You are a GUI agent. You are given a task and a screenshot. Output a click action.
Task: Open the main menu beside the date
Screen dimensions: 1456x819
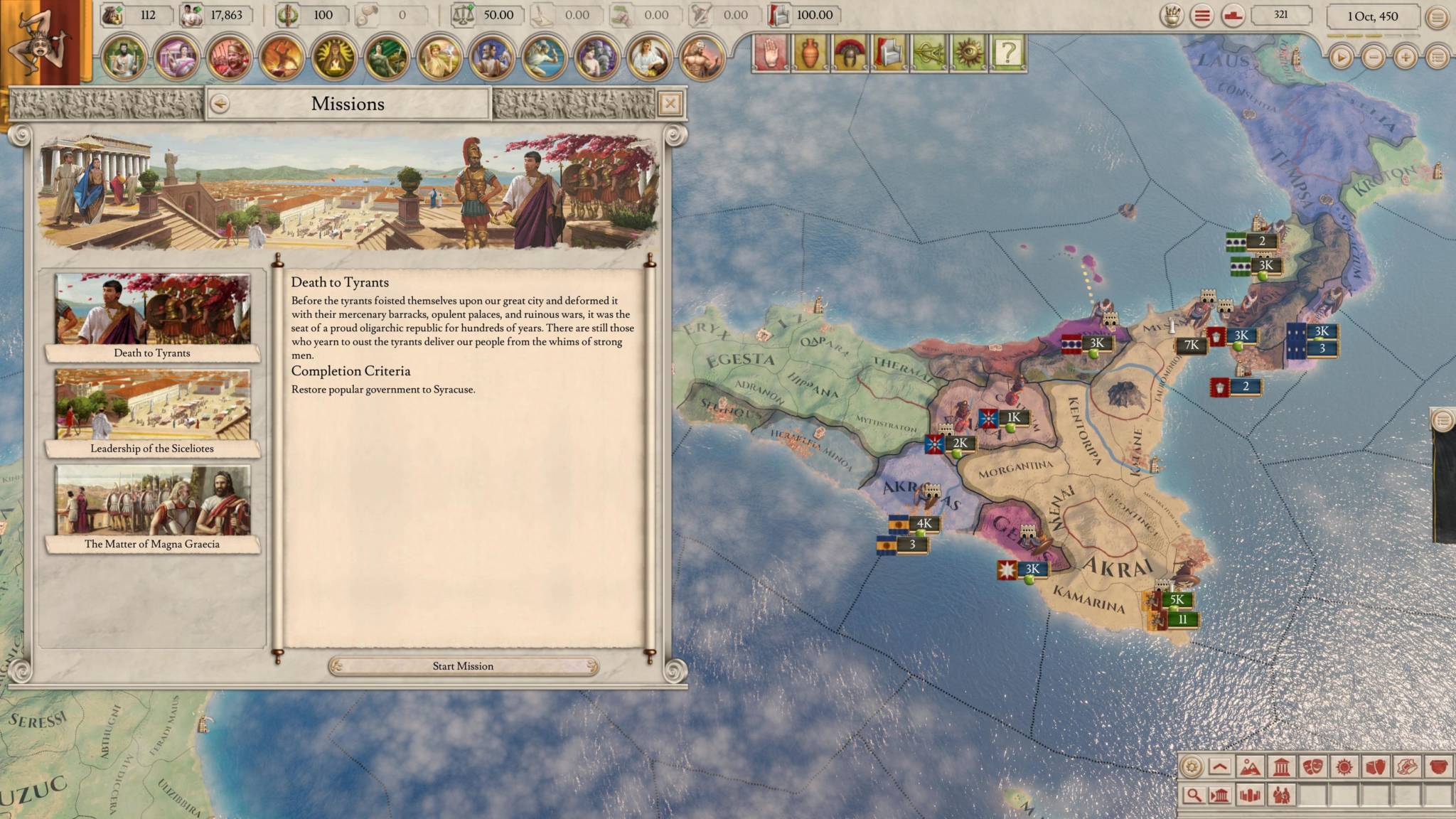click(1437, 16)
